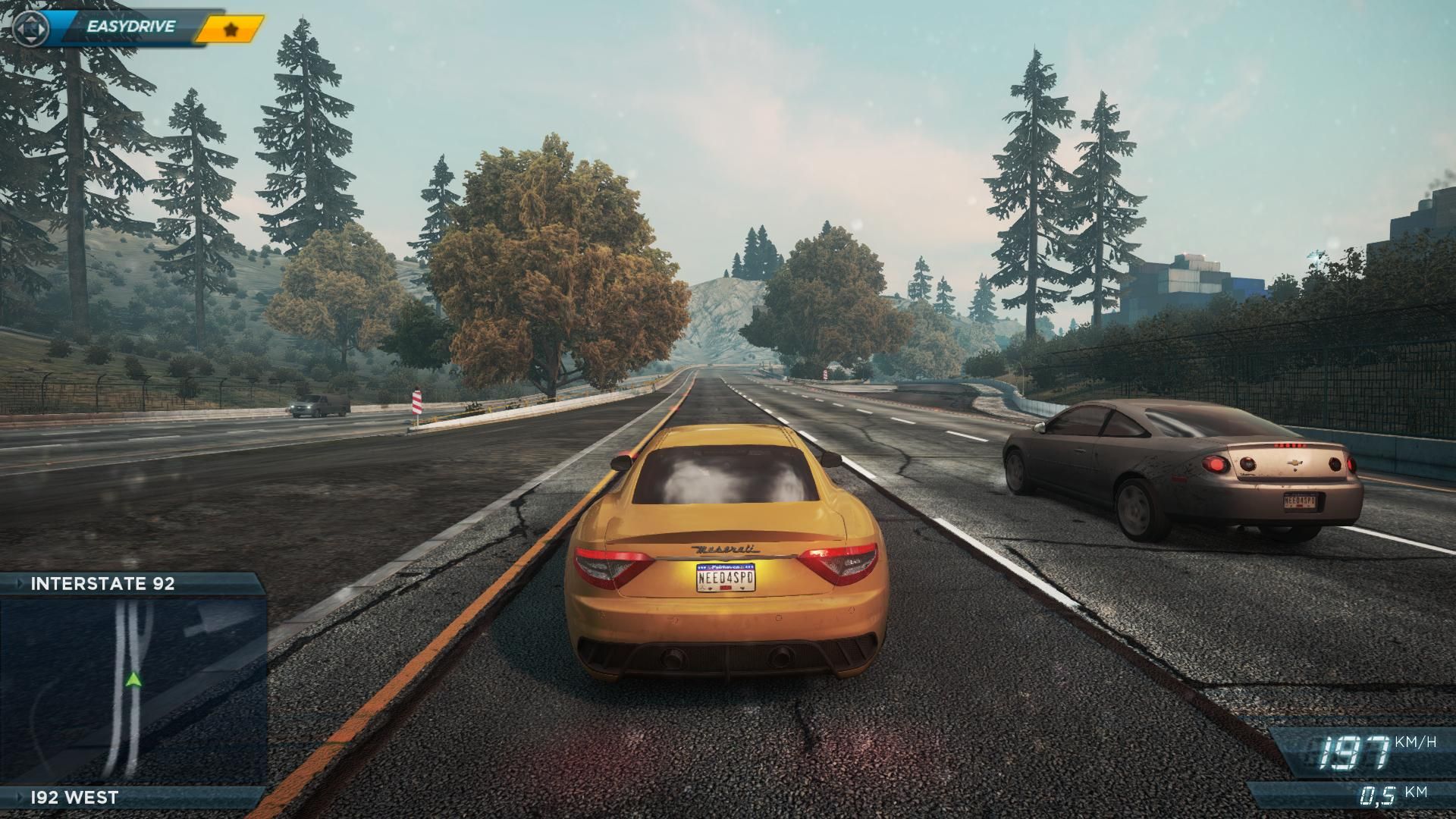The width and height of the screenshot is (1456, 819).
Task: Open the EasyDrive directional pad icon
Action: 31,30
